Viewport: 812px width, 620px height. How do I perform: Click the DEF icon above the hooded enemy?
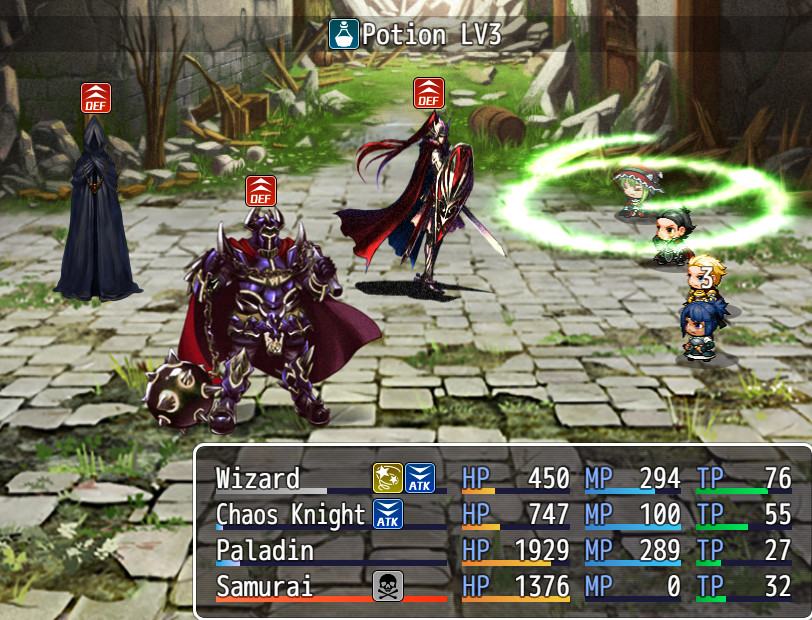tap(96, 98)
